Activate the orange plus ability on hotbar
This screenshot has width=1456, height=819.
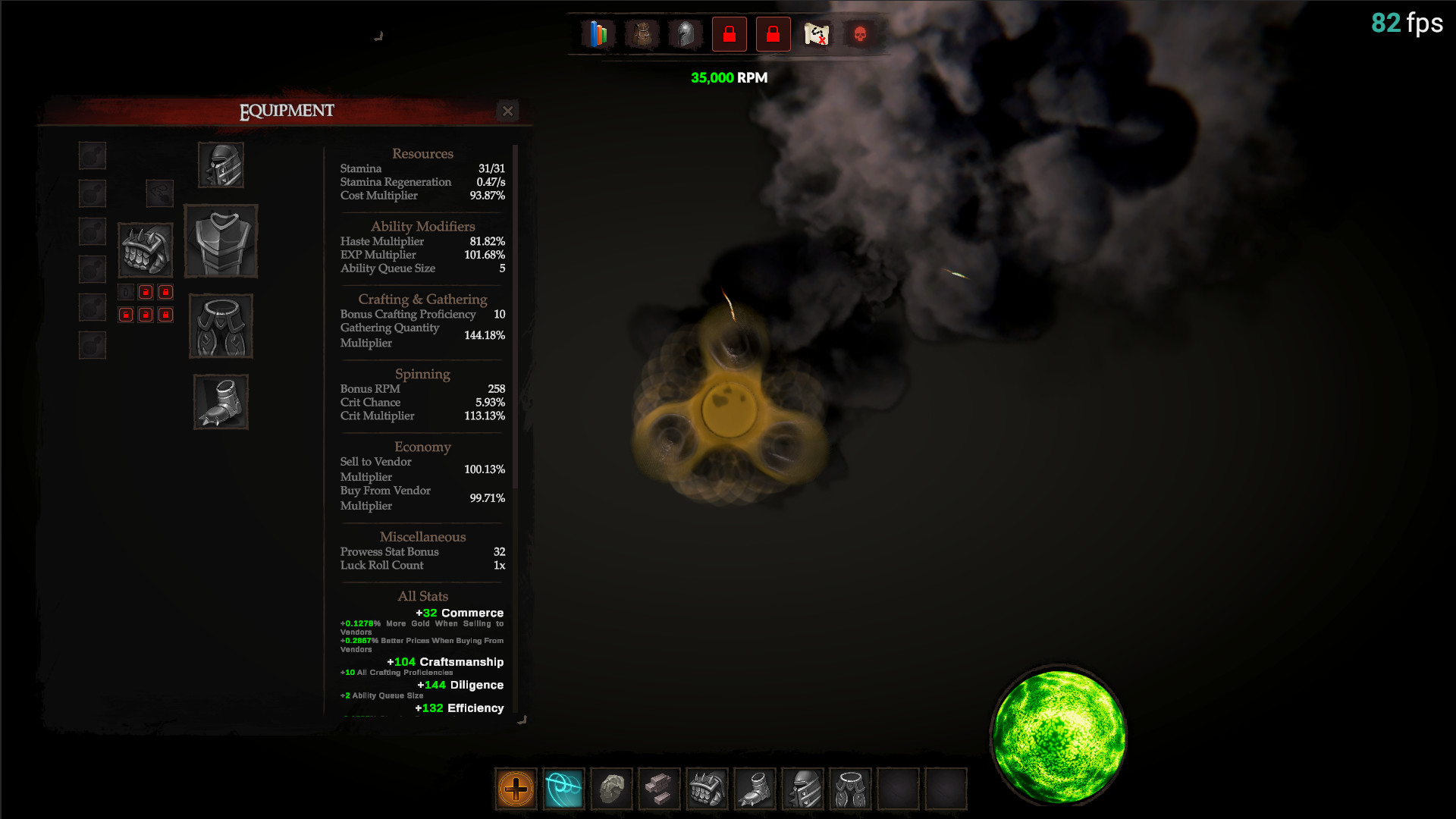pyautogui.click(x=516, y=789)
